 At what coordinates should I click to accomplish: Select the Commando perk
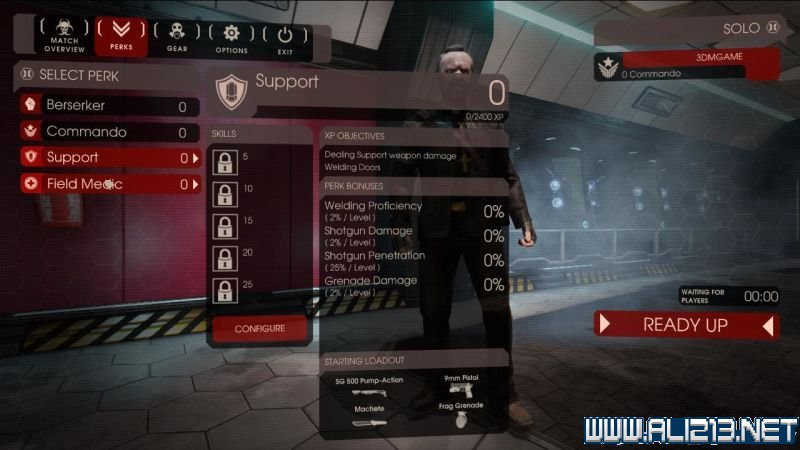[107, 132]
